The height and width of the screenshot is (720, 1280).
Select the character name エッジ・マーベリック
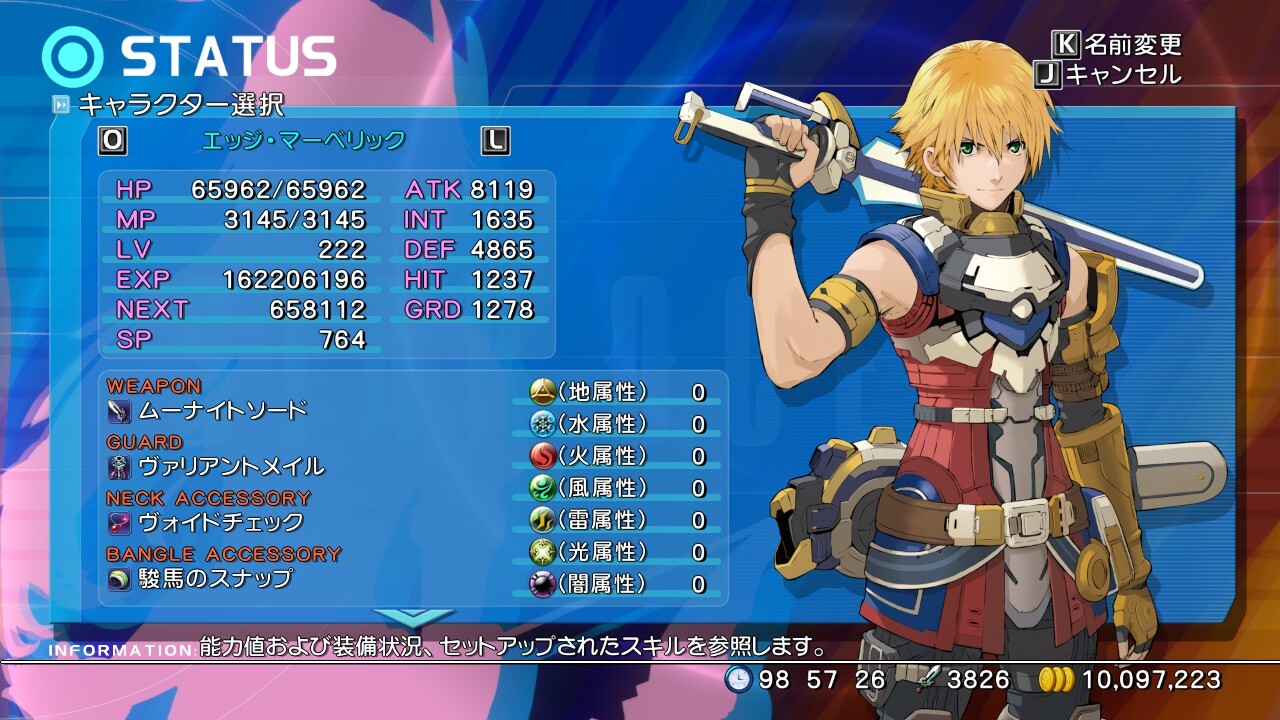(x=304, y=141)
